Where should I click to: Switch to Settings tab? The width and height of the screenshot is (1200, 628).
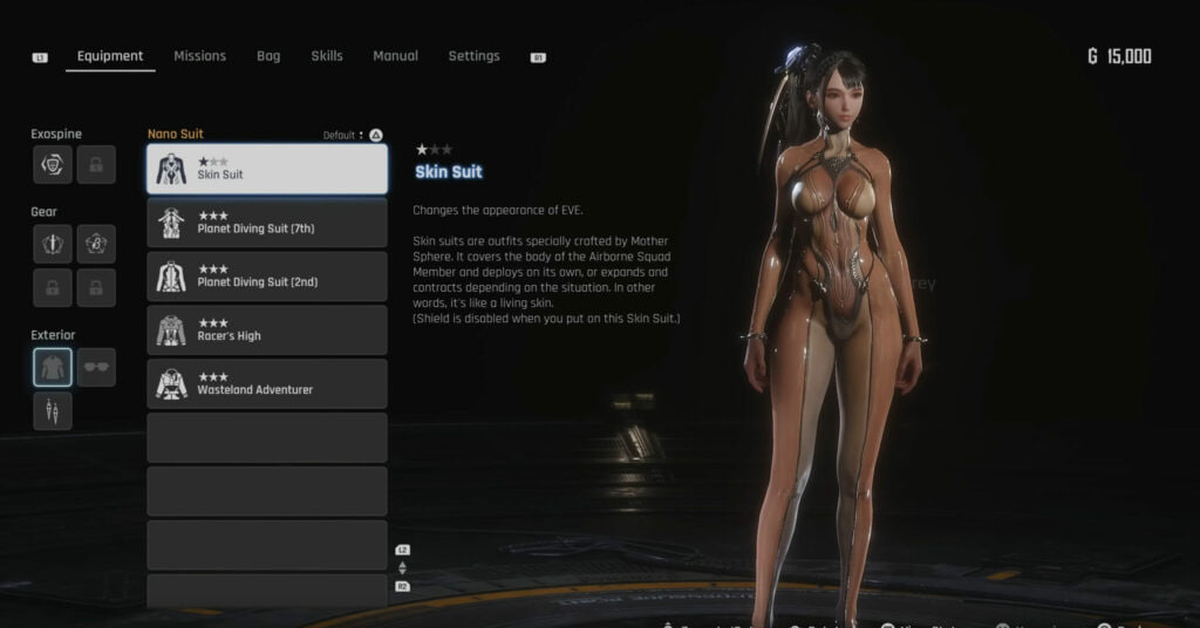474,56
